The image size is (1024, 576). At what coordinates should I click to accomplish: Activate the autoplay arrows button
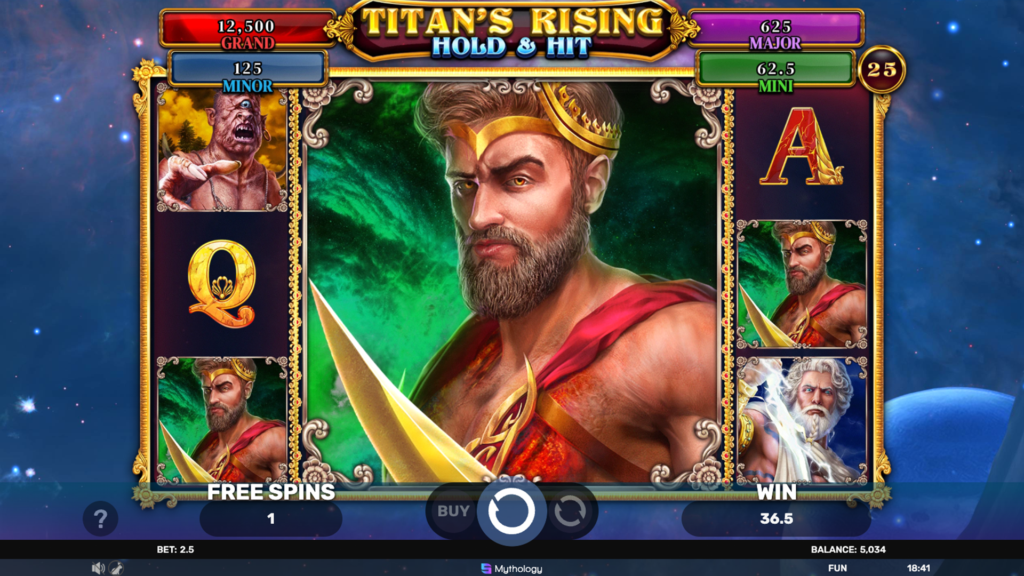[x=570, y=512]
